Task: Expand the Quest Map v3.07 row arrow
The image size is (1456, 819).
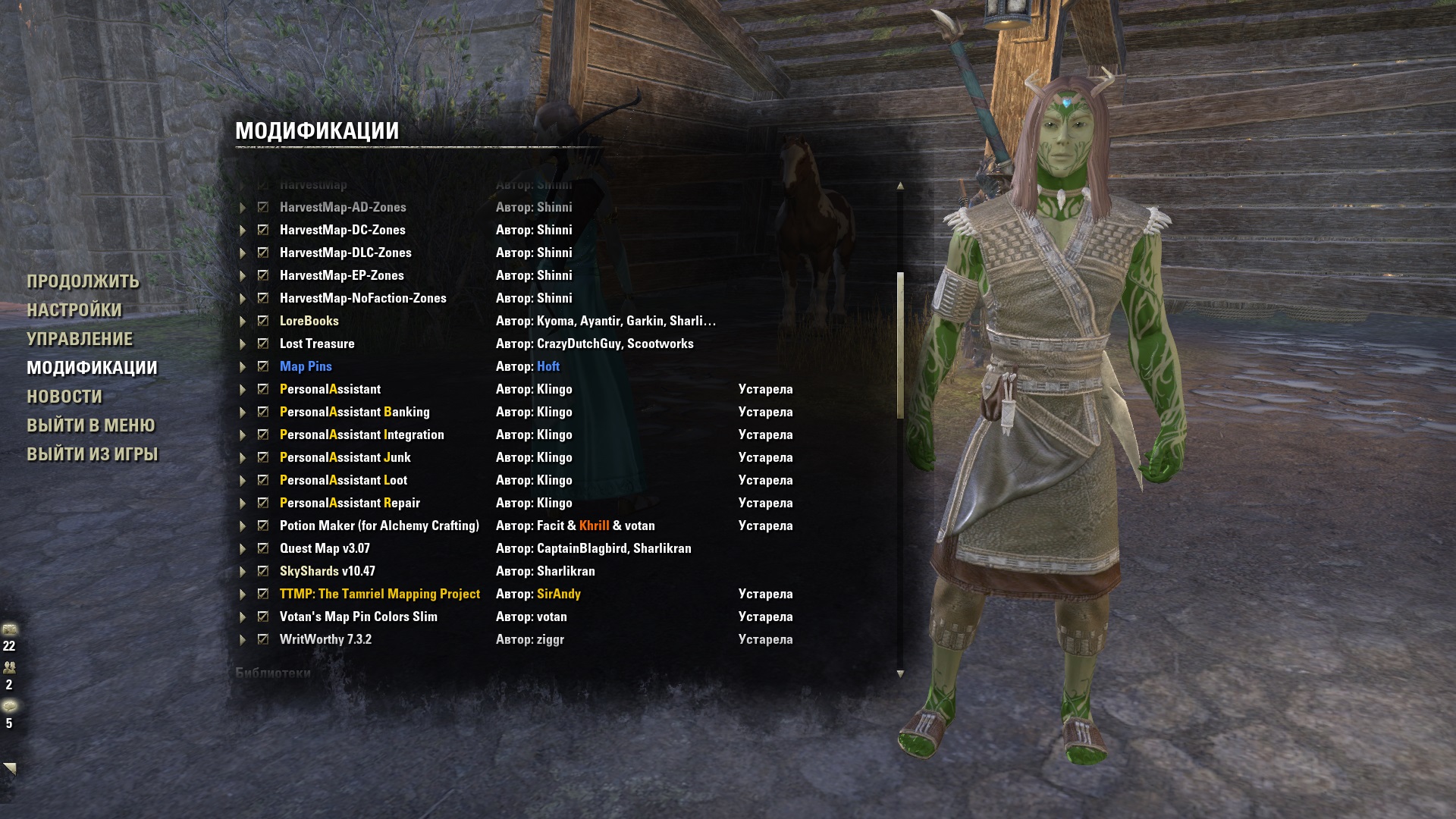Action: coord(243,549)
